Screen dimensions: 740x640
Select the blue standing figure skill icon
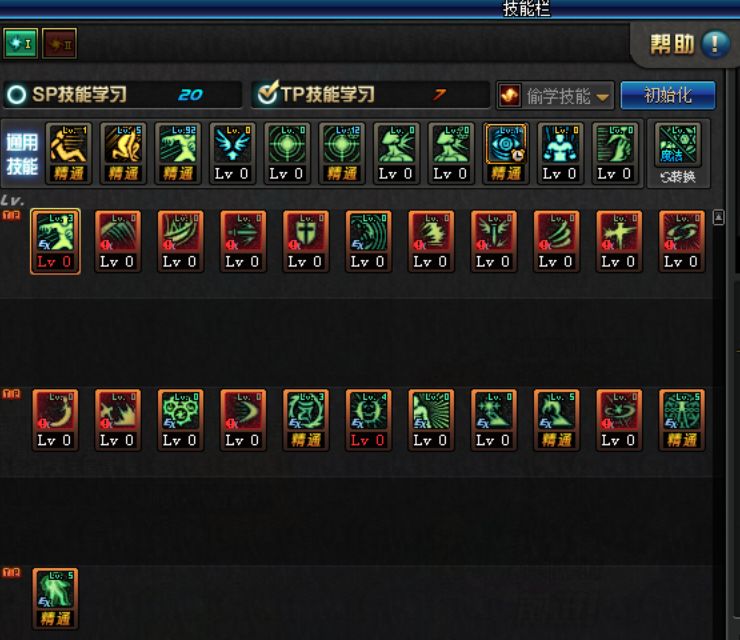(559, 145)
